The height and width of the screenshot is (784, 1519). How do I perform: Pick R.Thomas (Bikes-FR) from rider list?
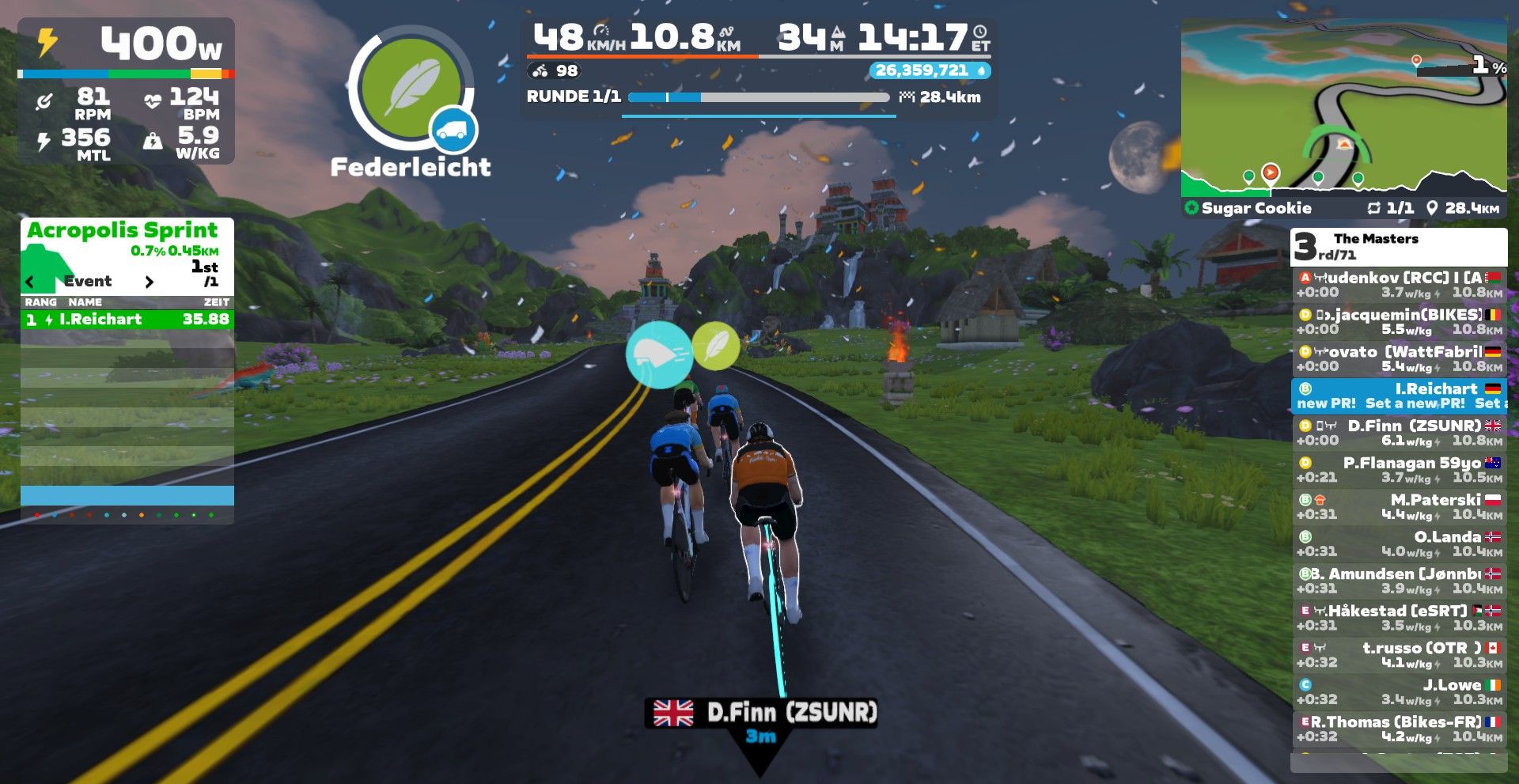(x=1399, y=729)
